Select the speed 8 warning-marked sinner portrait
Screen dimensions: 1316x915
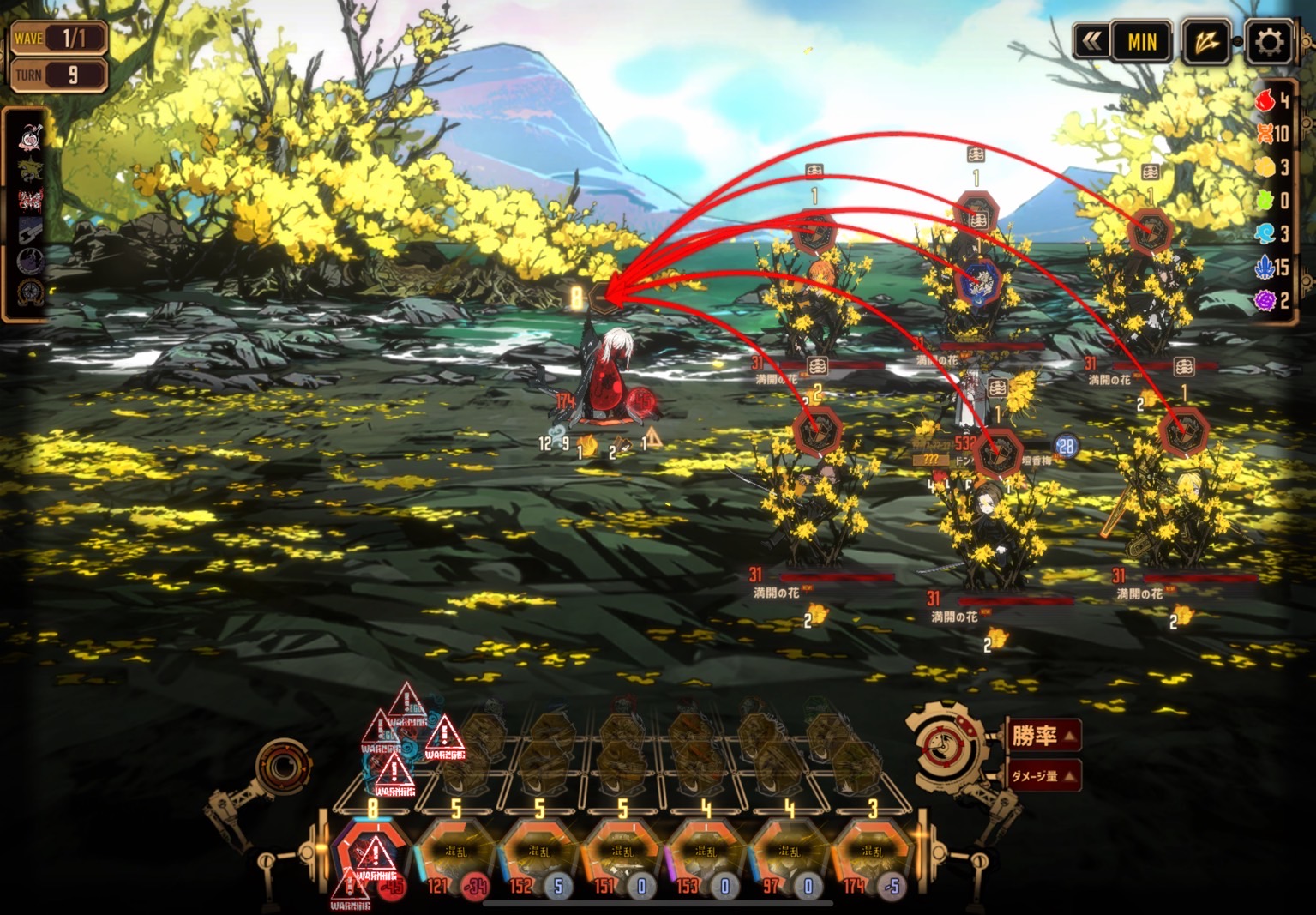point(372,853)
